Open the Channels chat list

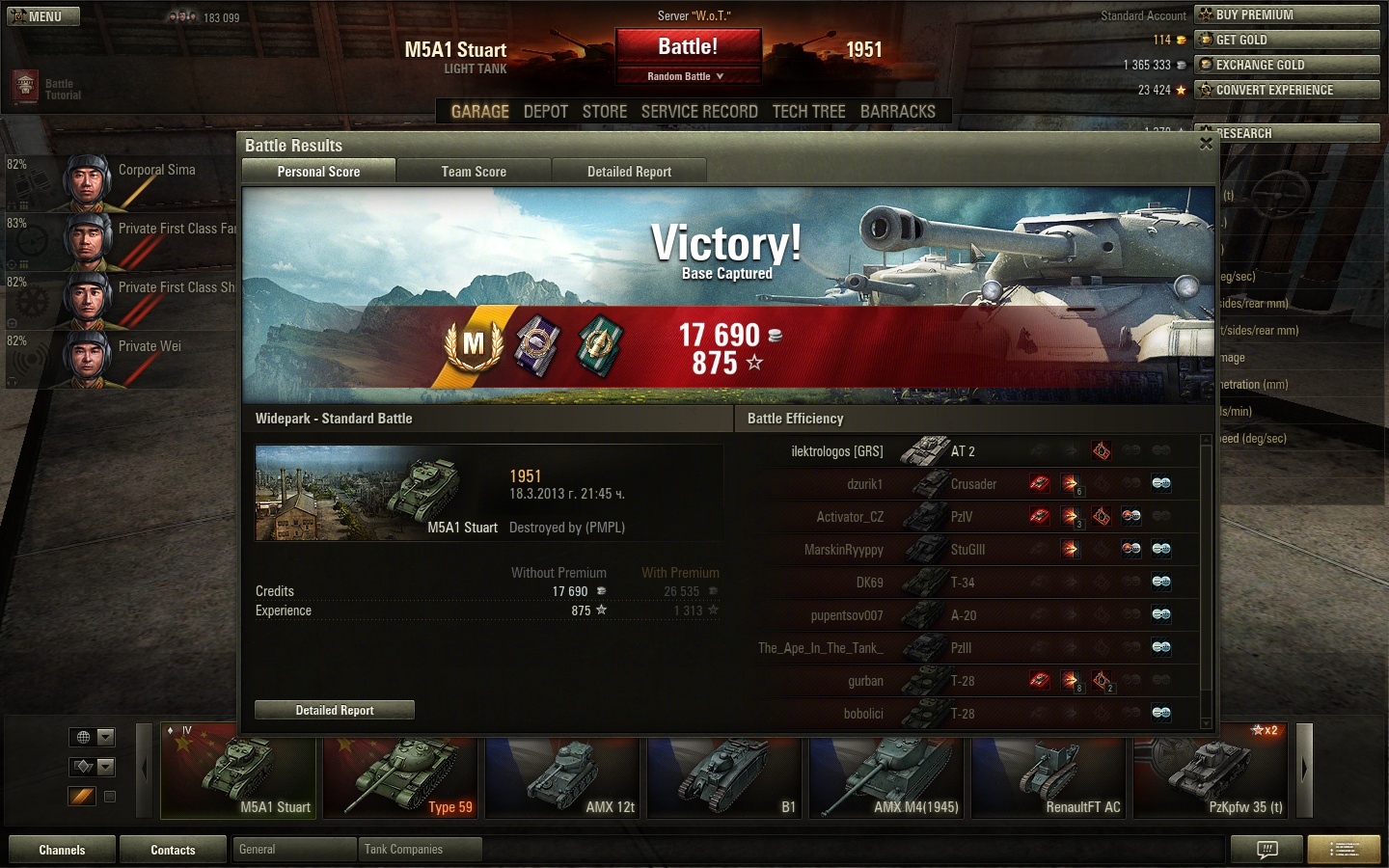62,850
